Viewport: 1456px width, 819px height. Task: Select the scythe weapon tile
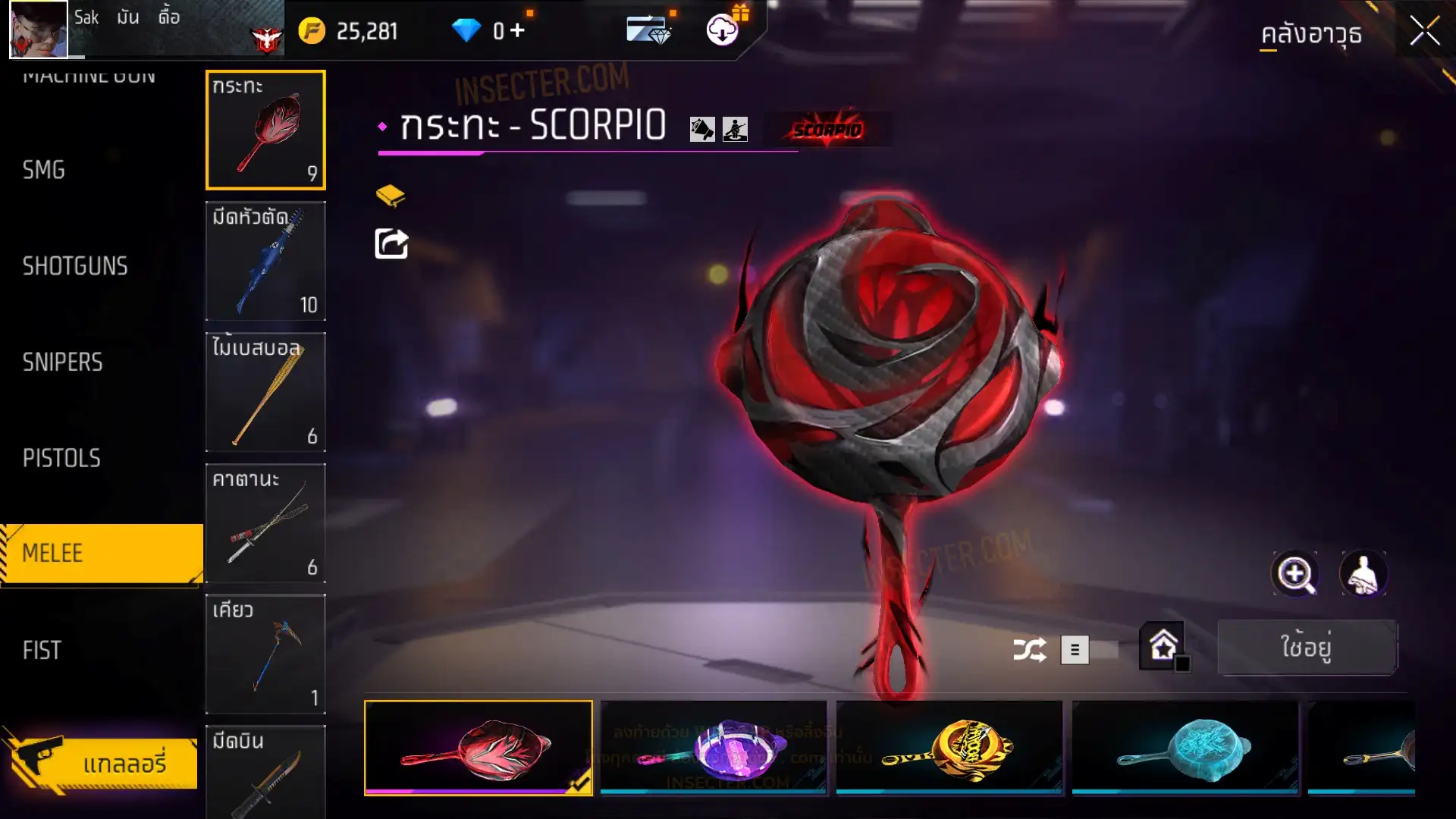[x=265, y=654]
